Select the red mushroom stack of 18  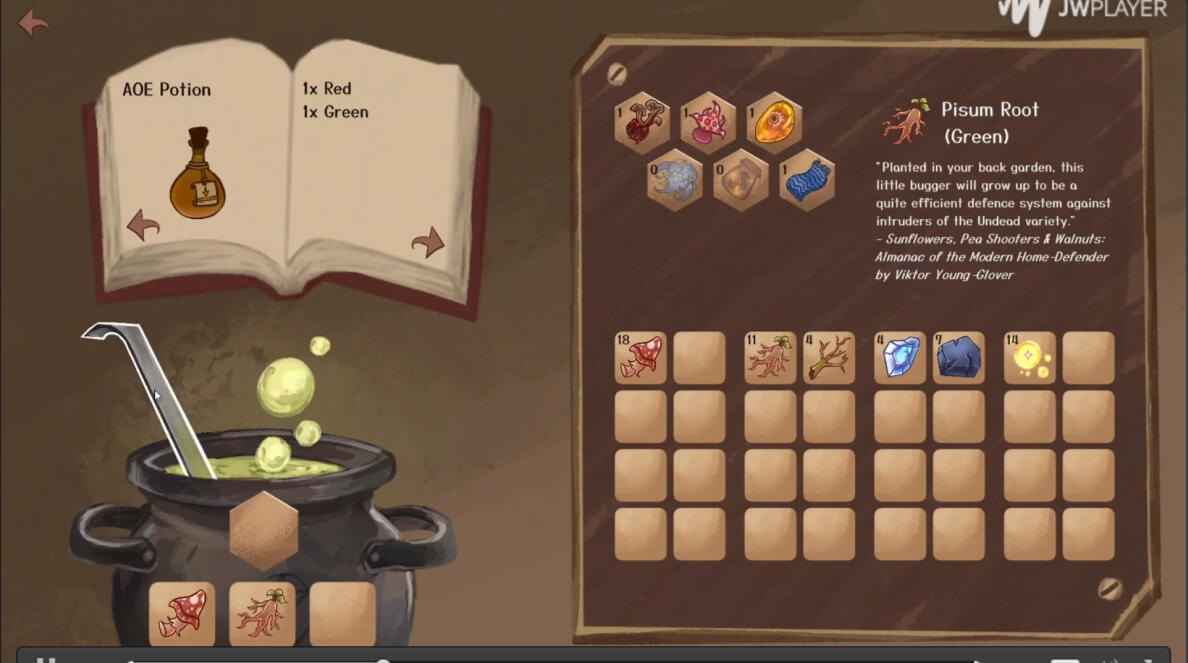[641, 358]
